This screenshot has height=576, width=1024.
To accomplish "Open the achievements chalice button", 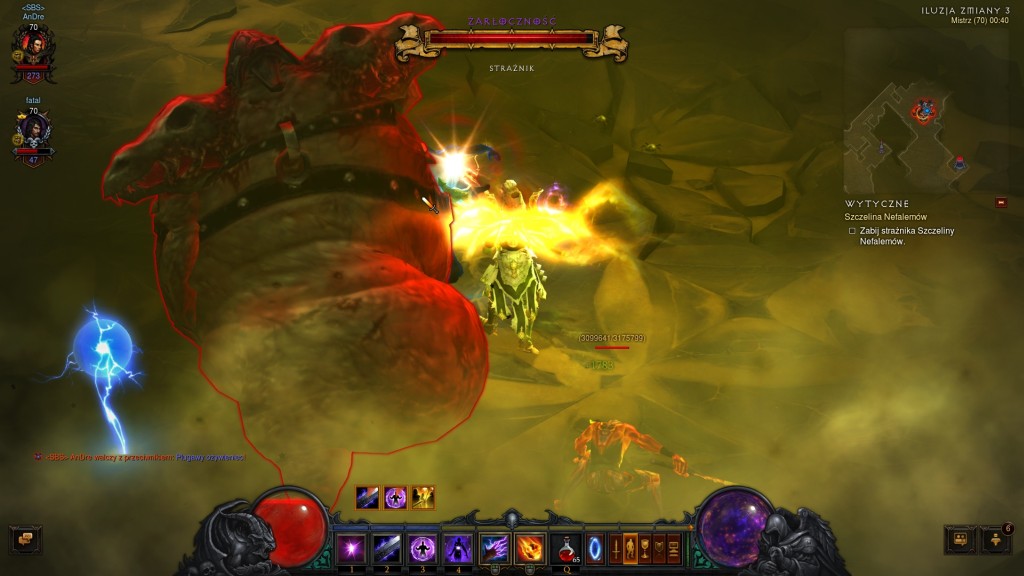I will pos(645,549).
